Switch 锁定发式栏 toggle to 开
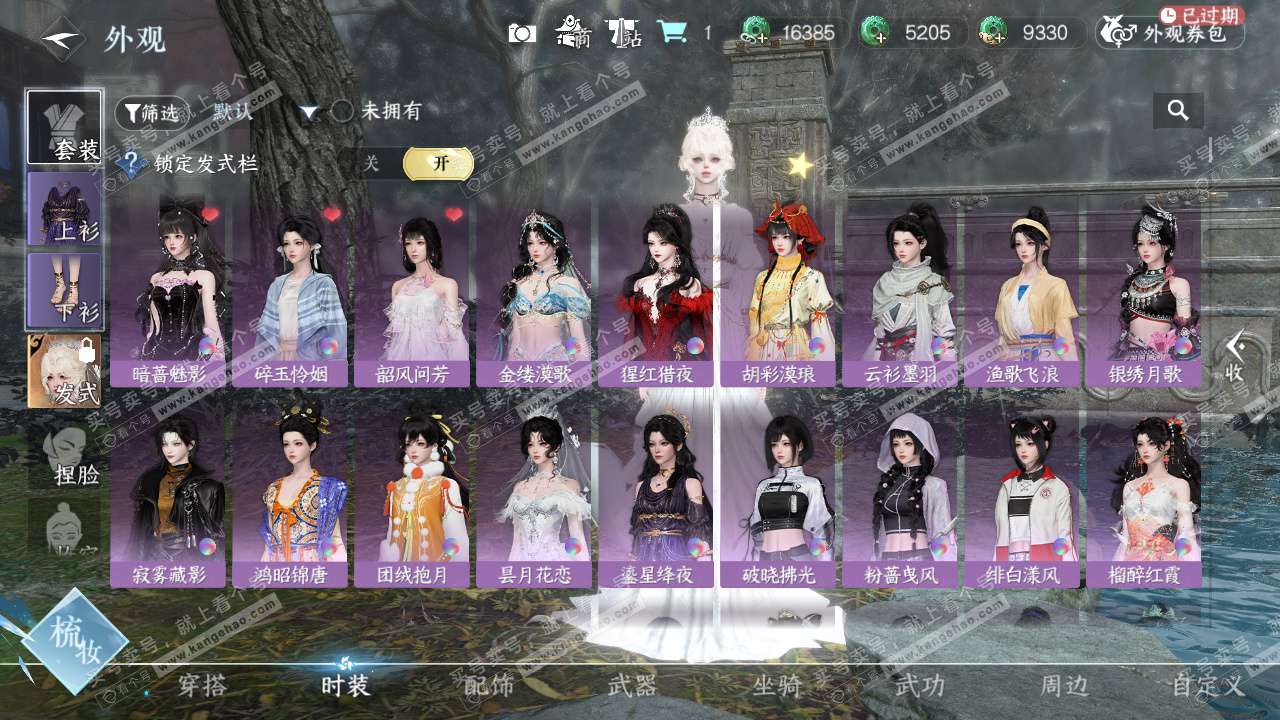Viewport: 1280px width, 720px height. [438, 164]
